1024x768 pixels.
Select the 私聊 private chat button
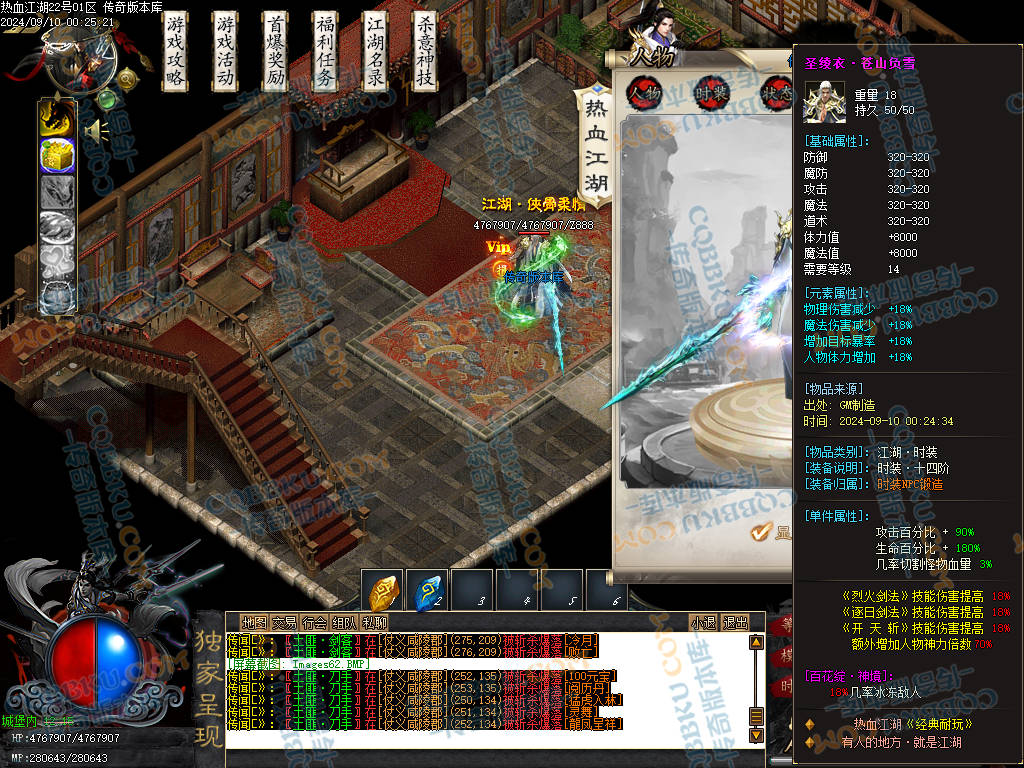click(375, 622)
